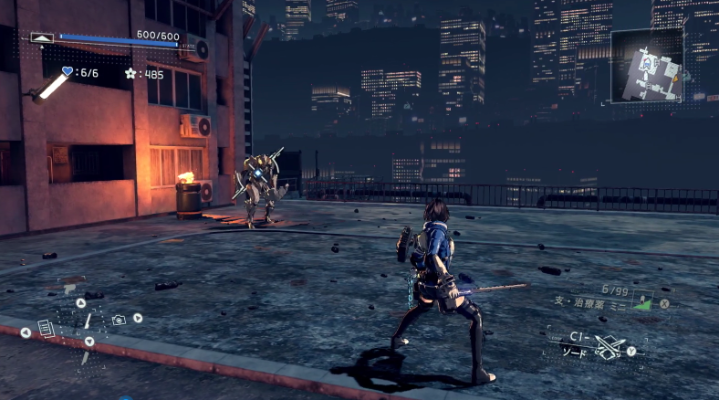This screenshot has width=719, height=400.
Task: Activate the camera icon
Action: 119,319
